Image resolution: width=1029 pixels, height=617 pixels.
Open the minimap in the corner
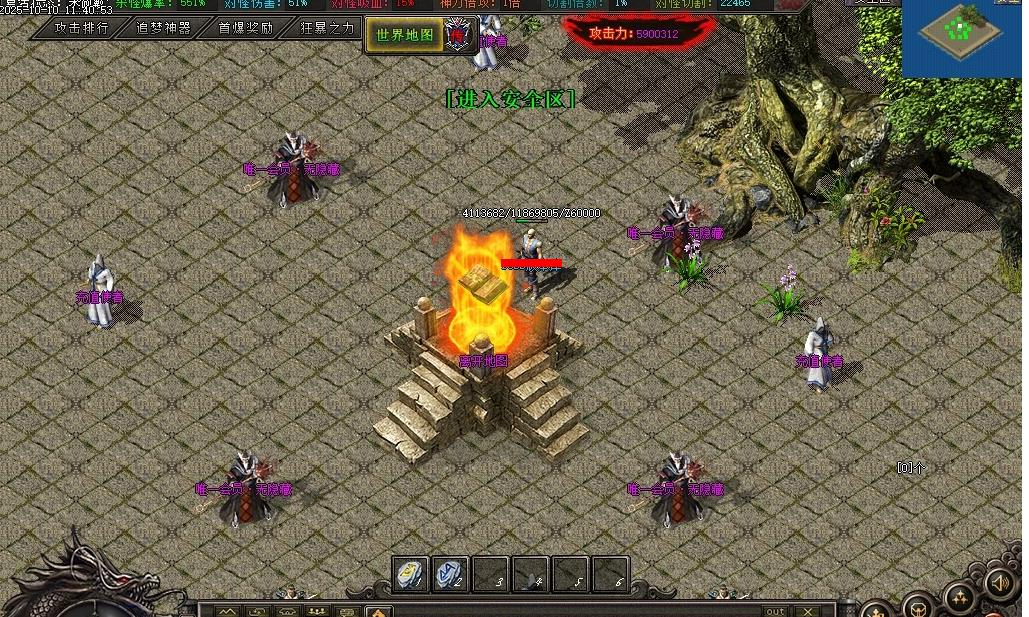click(960, 37)
